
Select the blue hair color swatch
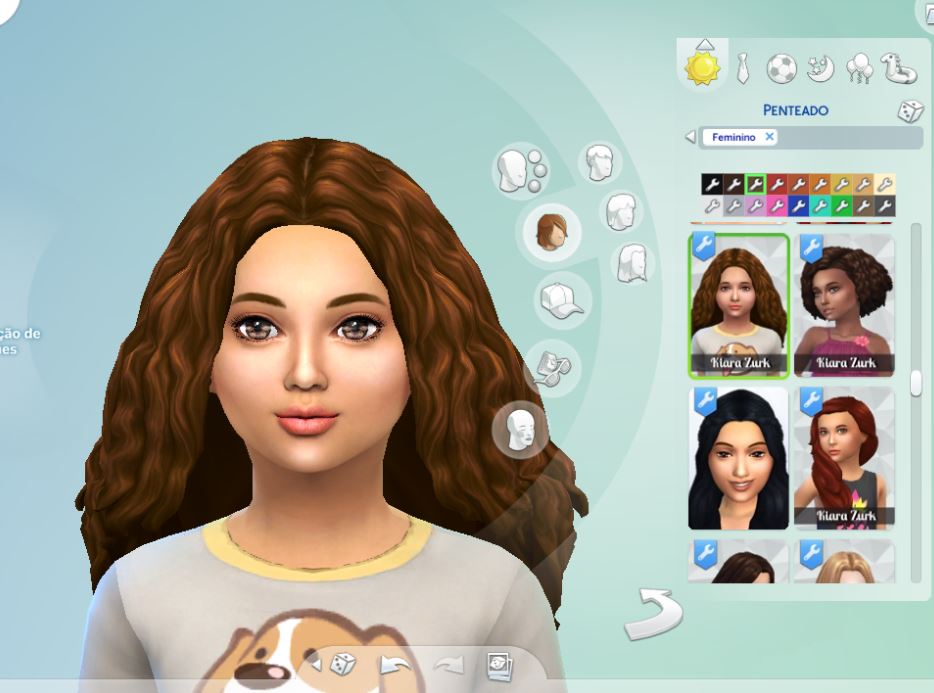798,206
